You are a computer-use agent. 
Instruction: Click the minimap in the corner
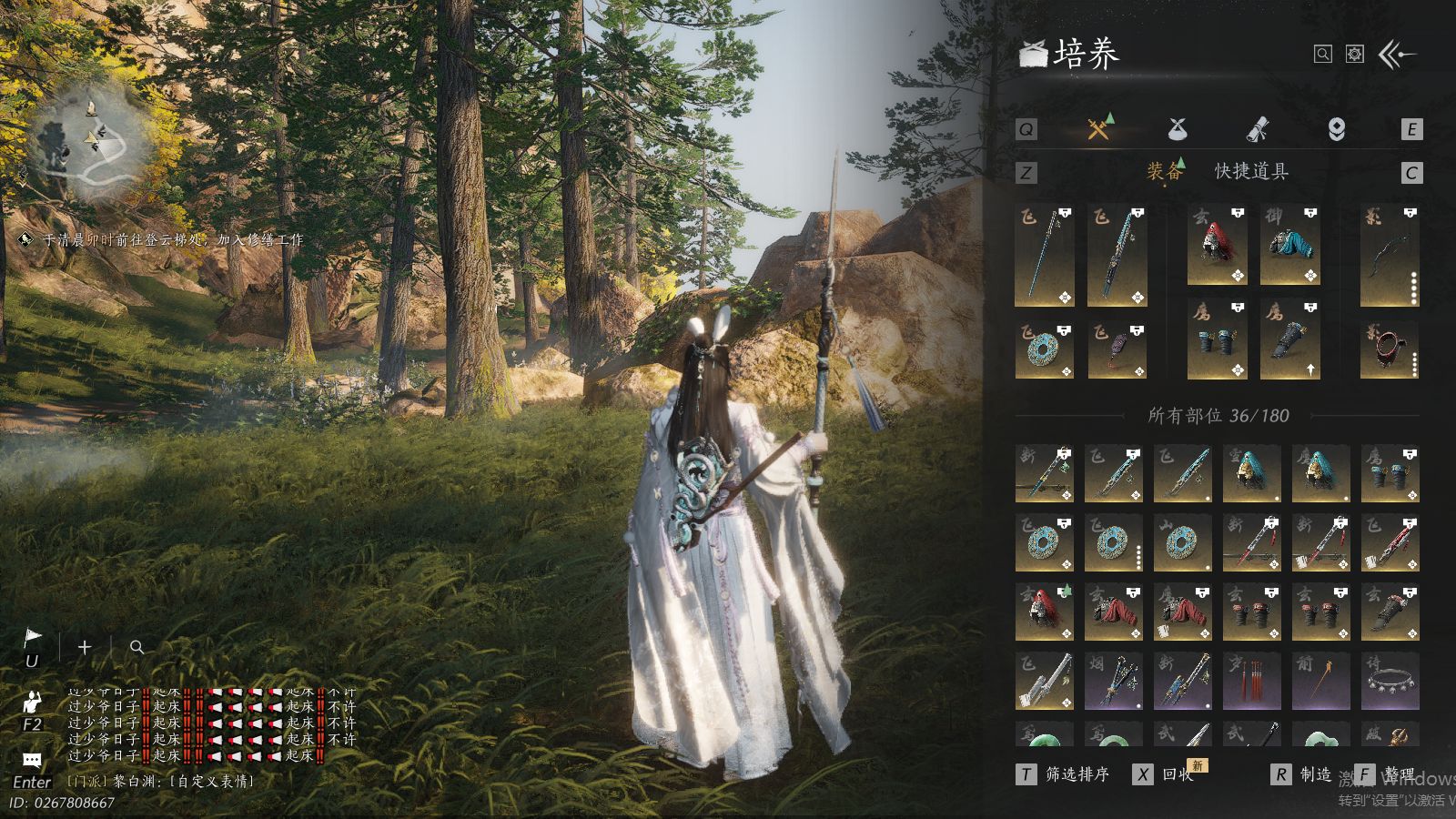(x=88, y=146)
